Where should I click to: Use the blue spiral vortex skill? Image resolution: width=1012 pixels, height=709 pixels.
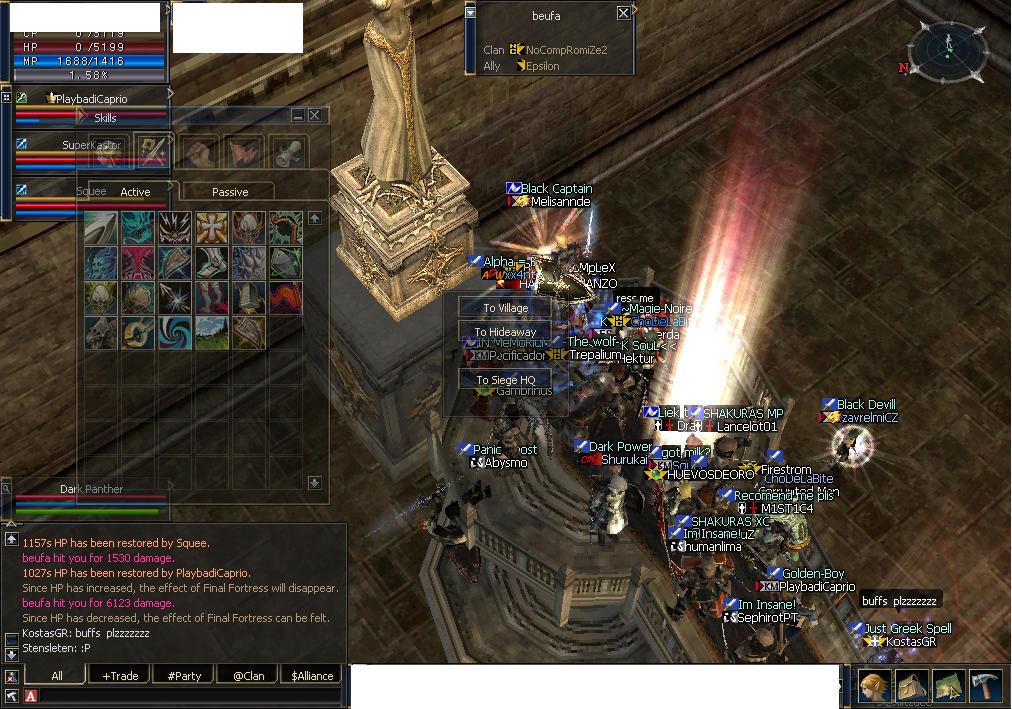coord(174,330)
